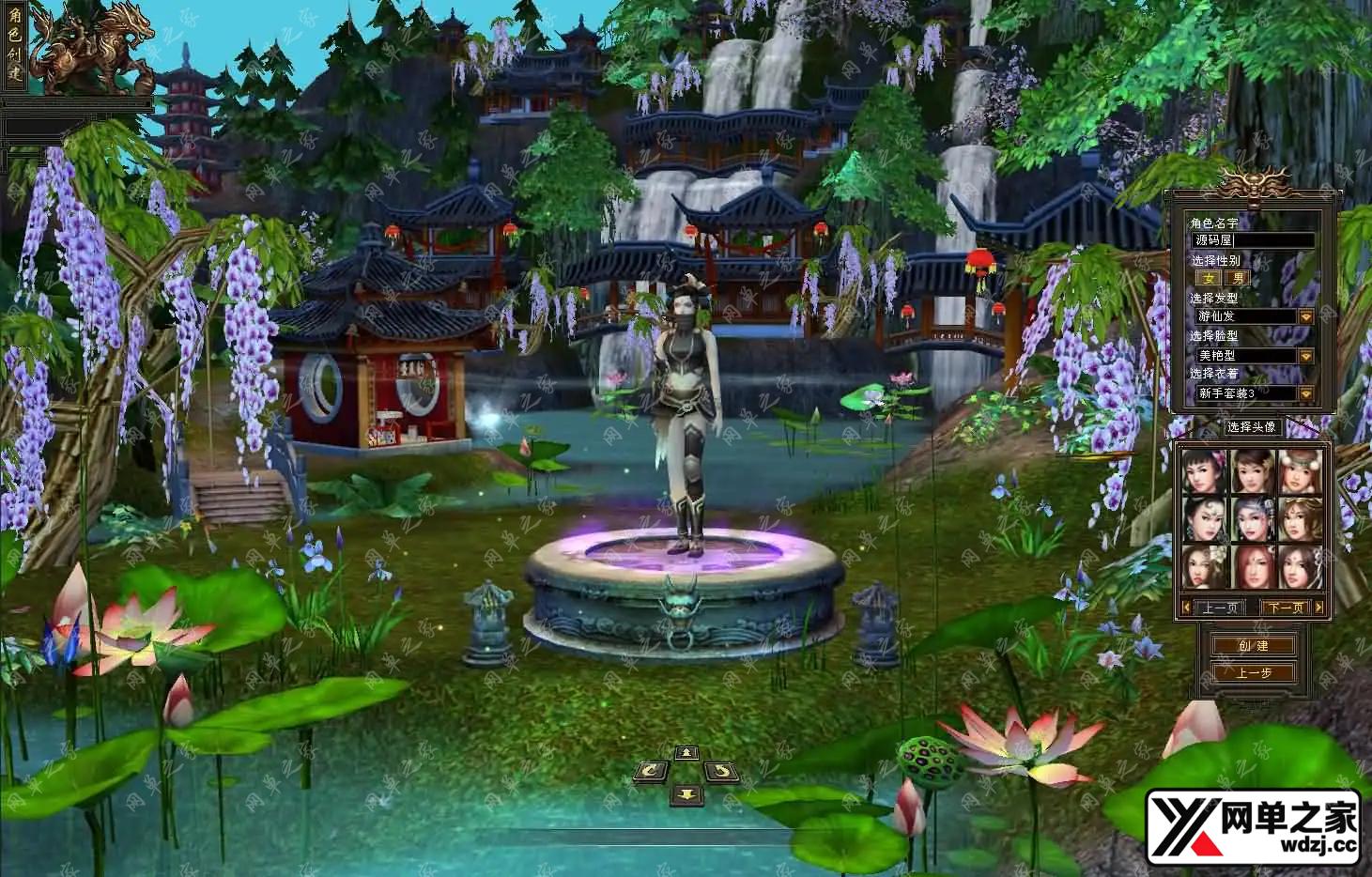Go to next portrait page (下一页)
Screen dimensions: 1372x877
[1286, 608]
